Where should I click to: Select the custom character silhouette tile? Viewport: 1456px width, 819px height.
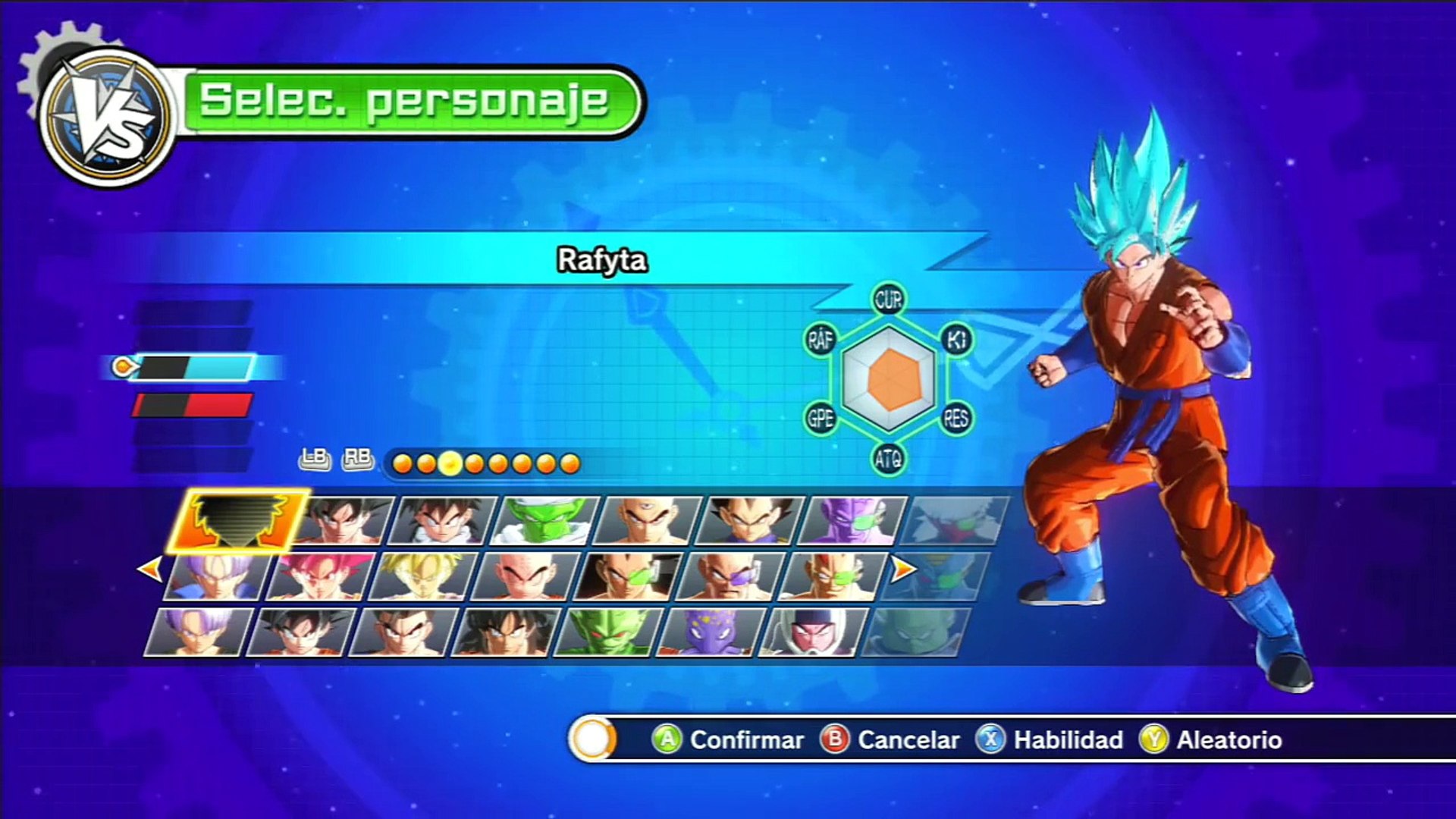click(239, 521)
